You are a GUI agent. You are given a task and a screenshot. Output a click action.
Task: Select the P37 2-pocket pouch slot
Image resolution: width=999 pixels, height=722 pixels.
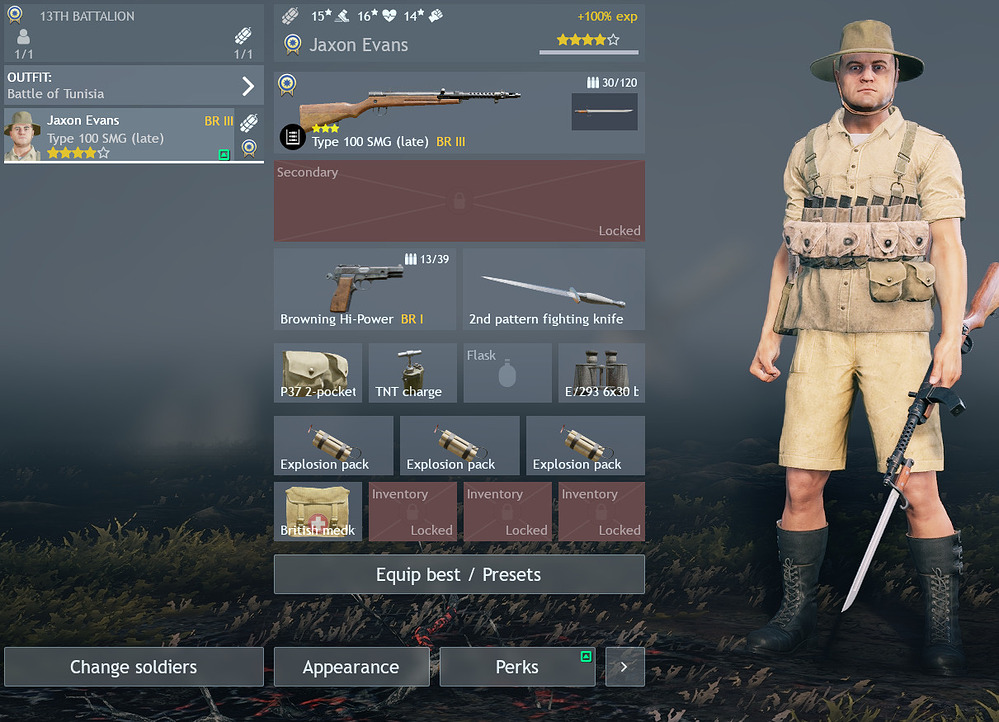click(x=319, y=373)
